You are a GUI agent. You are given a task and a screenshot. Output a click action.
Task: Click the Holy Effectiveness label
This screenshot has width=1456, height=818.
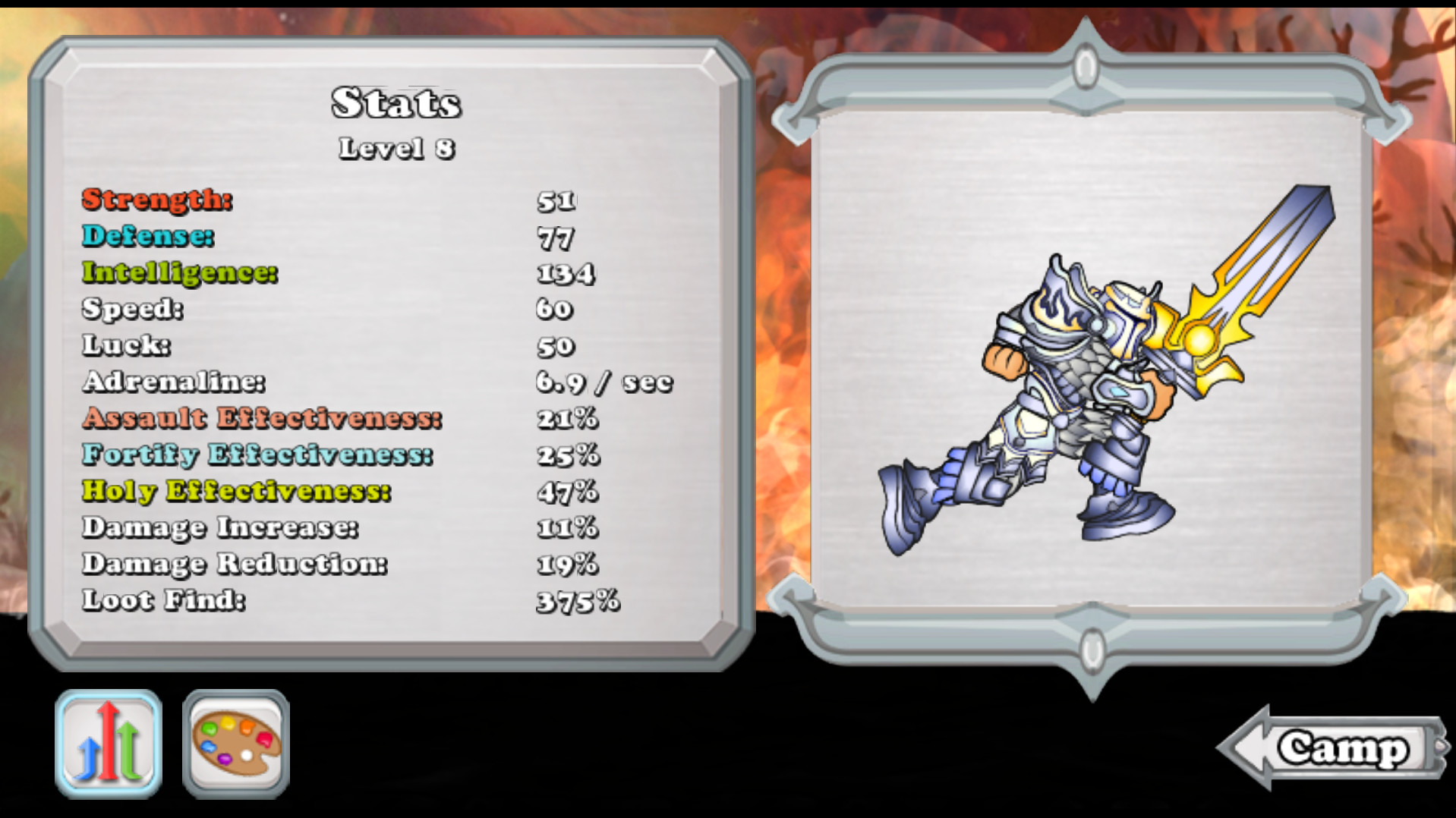(x=235, y=491)
